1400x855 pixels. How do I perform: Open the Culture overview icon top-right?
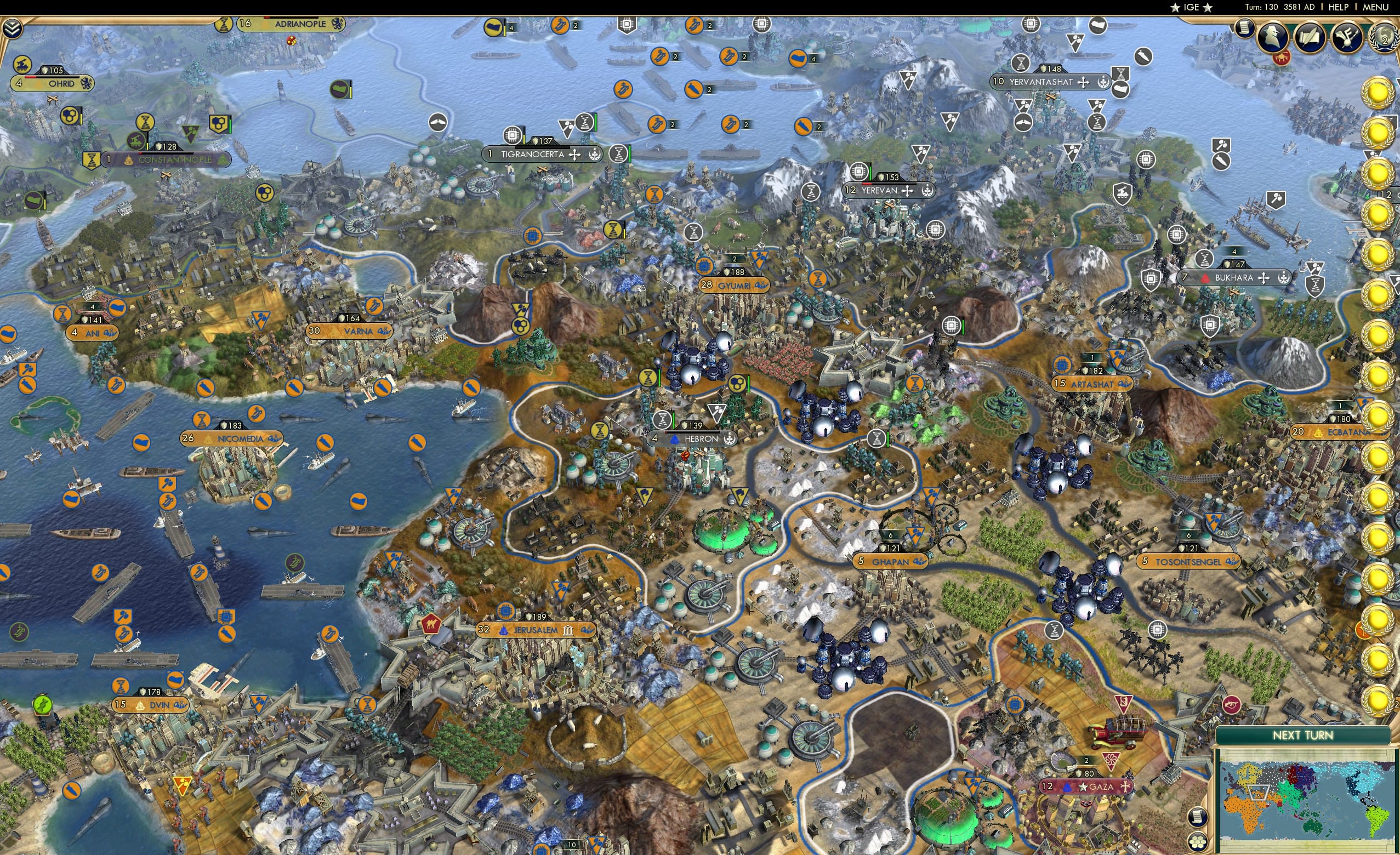[x=1347, y=38]
